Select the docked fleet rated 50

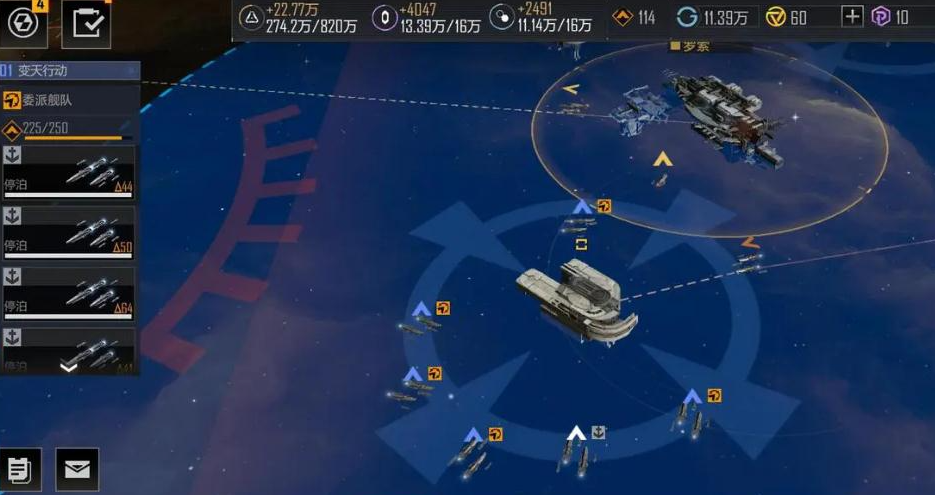pyautogui.click(x=69, y=232)
